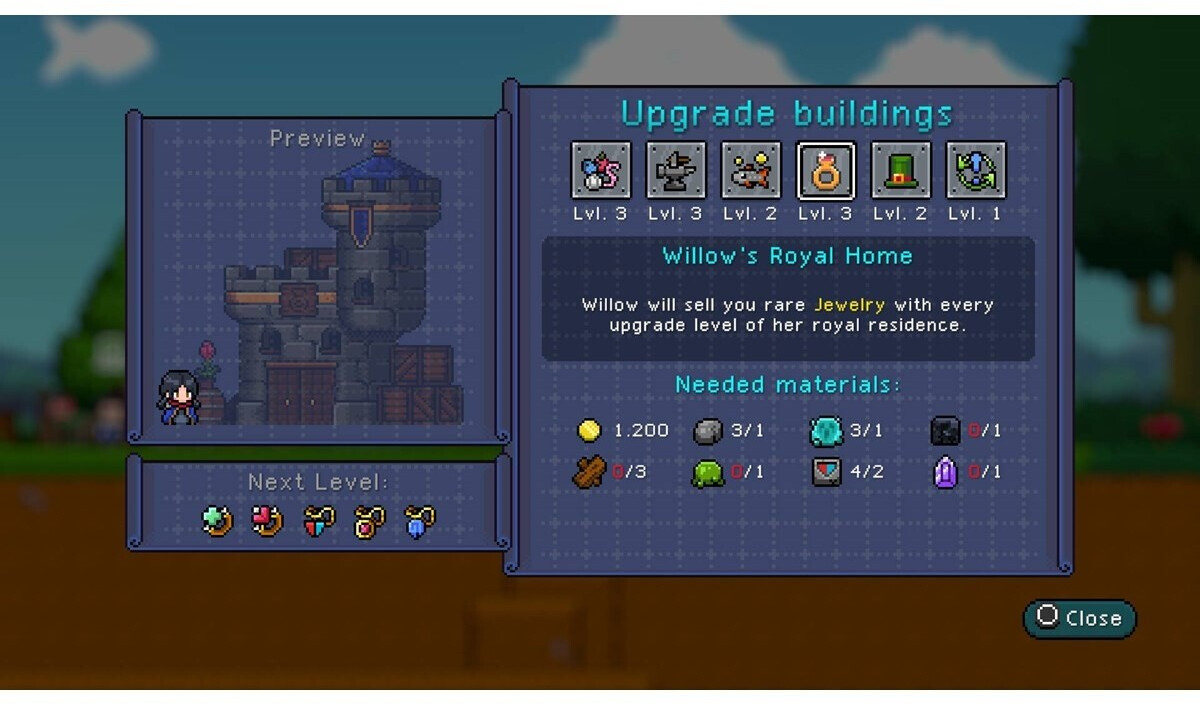This screenshot has width=1200, height=705.
Task: Select the fish market building icon
Action: pos(751,171)
